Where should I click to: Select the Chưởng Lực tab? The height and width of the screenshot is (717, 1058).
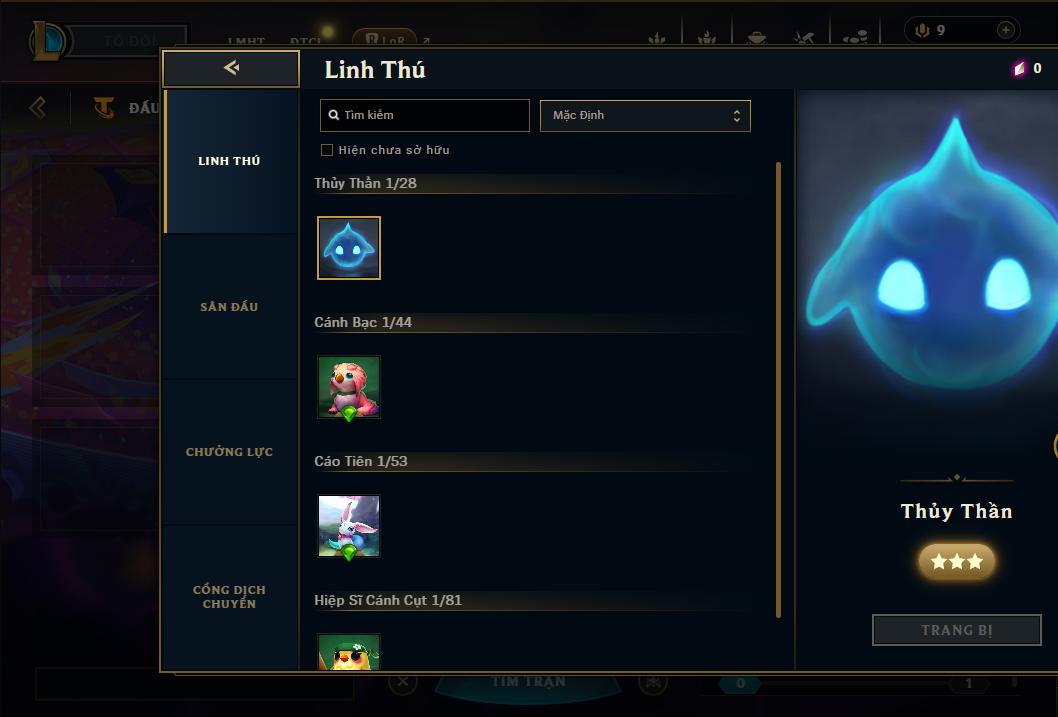pos(229,452)
